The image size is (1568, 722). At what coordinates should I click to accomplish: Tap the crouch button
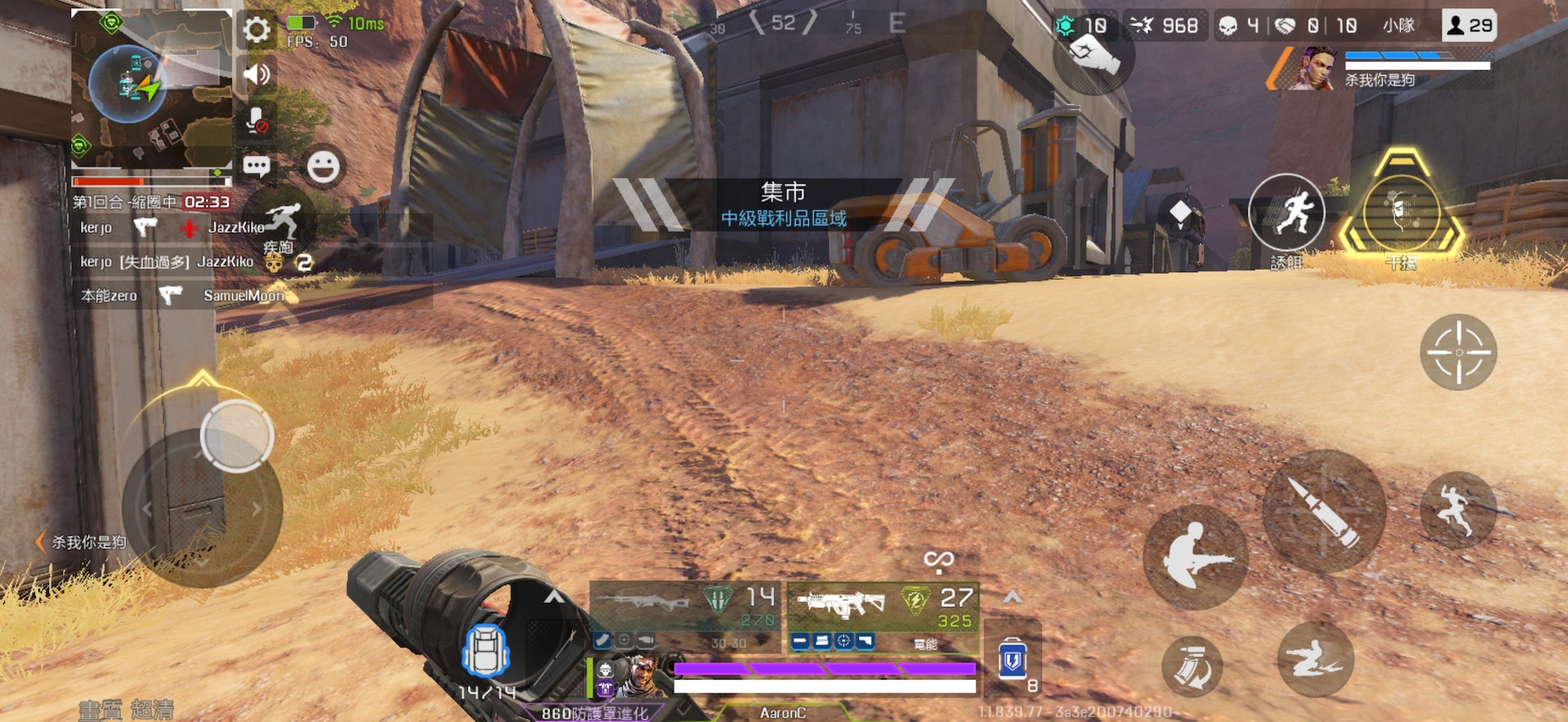(x=1196, y=557)
